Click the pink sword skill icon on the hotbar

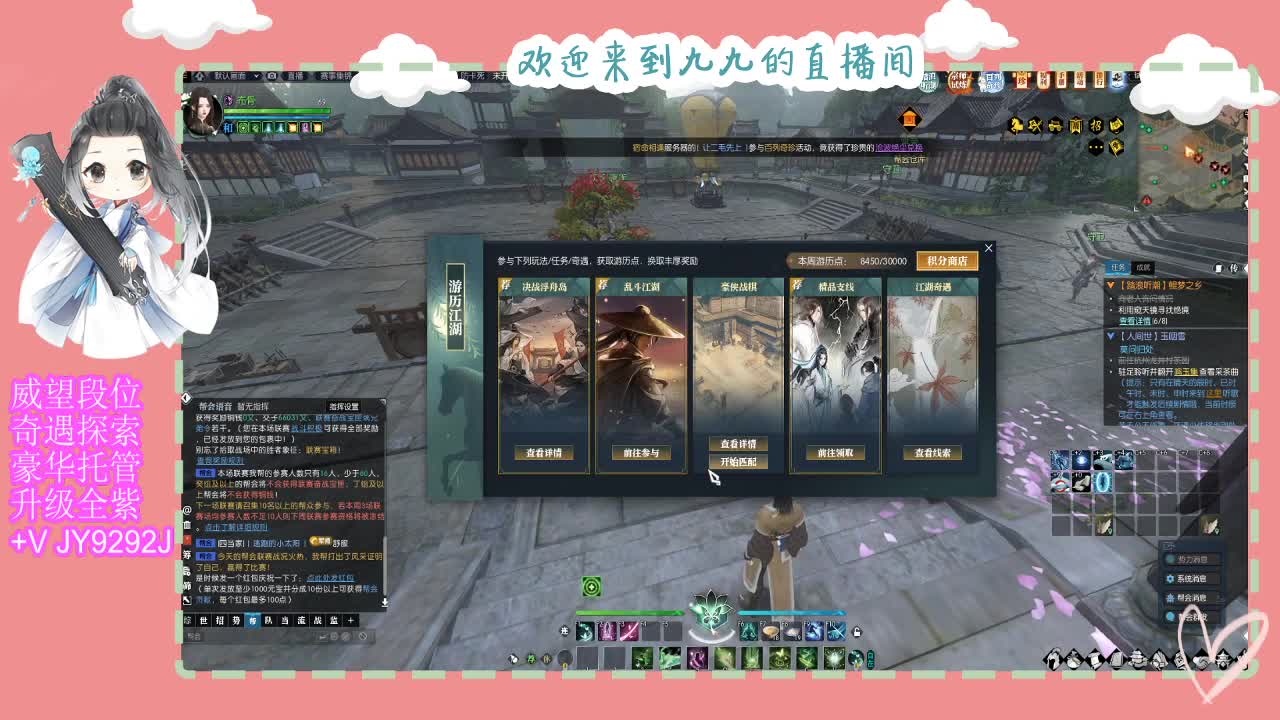[x=629, y=631]
